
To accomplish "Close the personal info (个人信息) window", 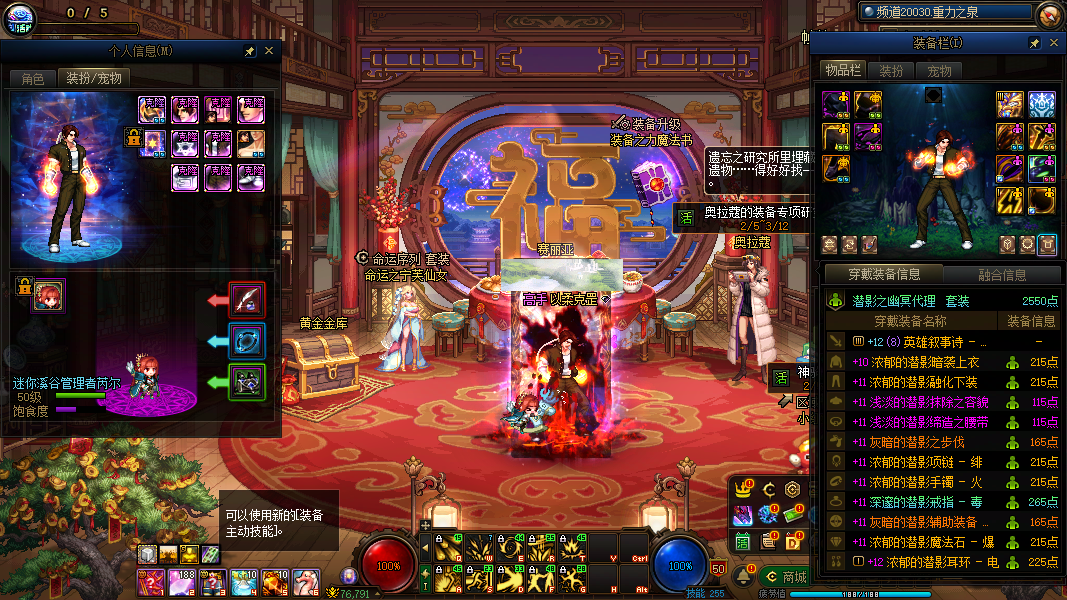I will click(269, 51).
